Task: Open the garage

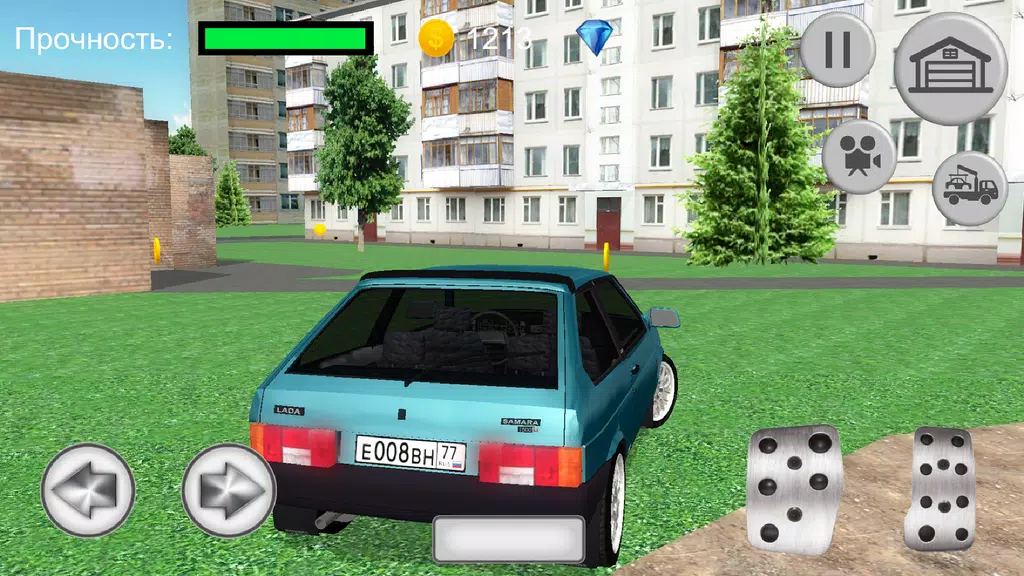Action: click(950, 68)
